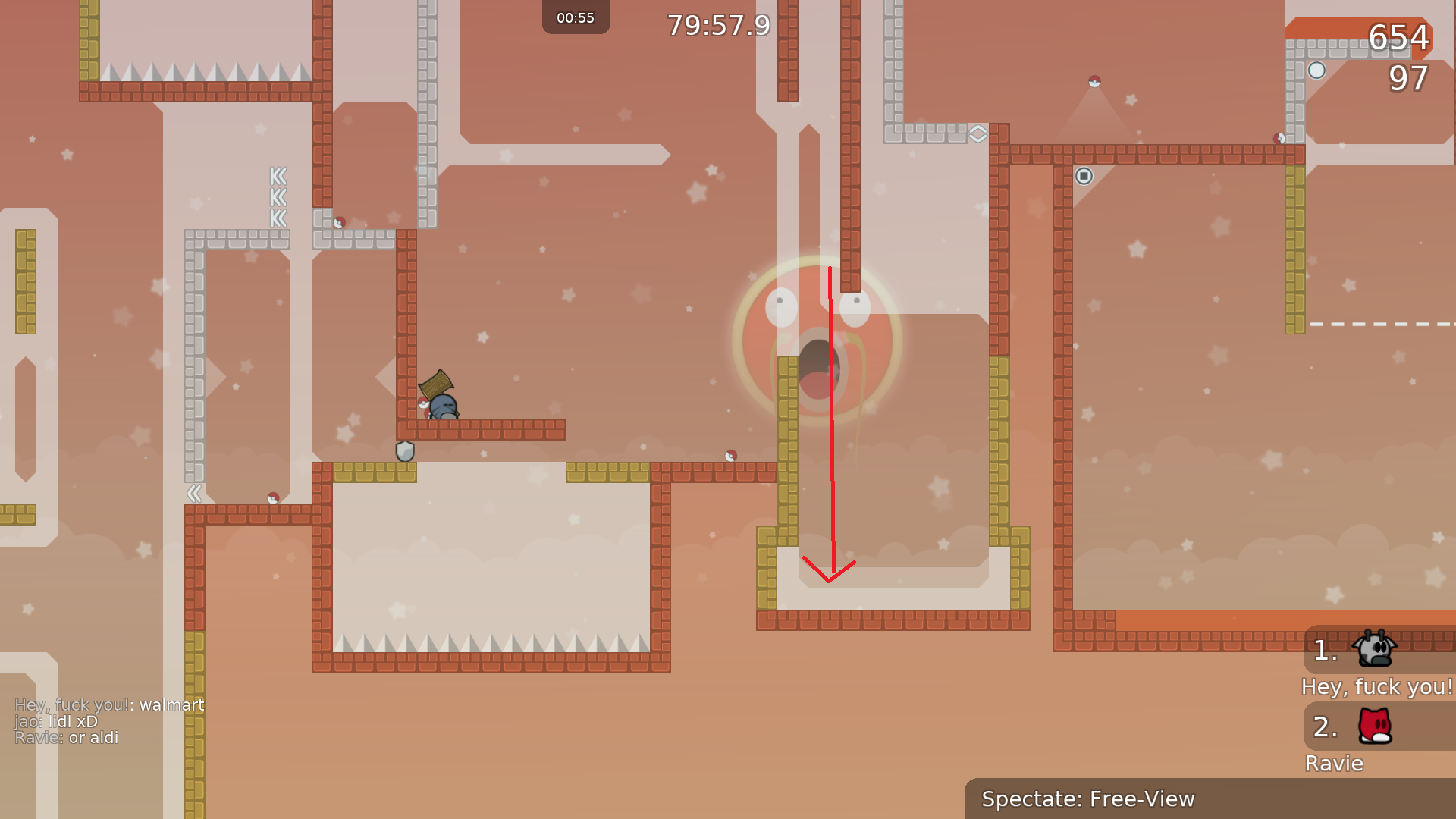
Task: Toggle the 00:55 countdown badge
Action: [576, 17]
